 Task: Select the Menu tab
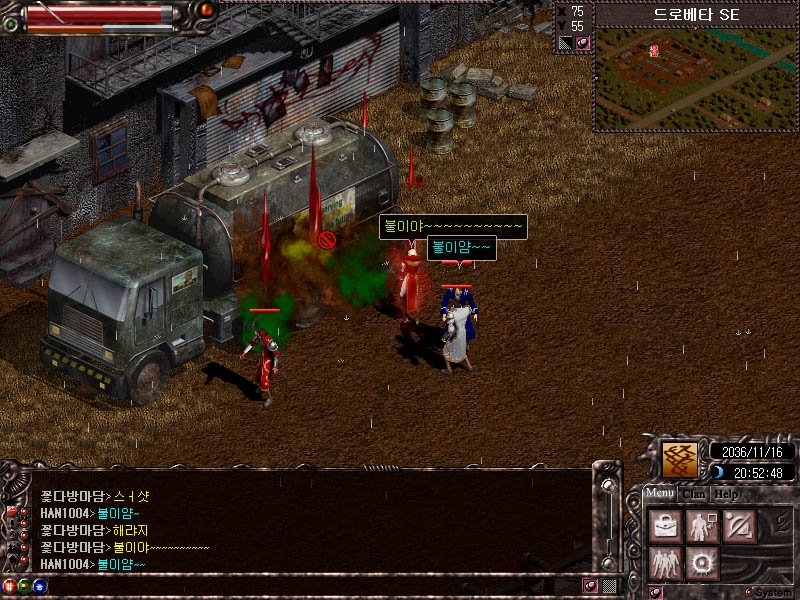(x=659, y=494)
